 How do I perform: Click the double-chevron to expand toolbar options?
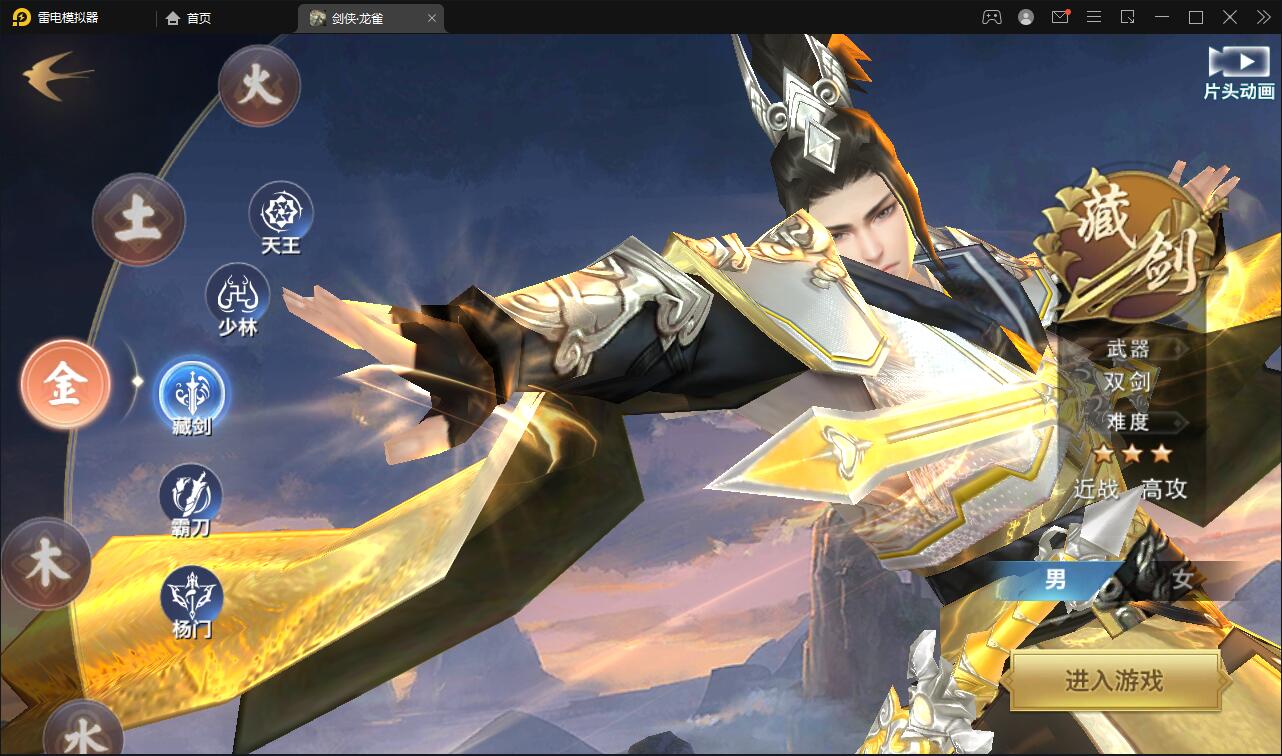[1262, 17]
